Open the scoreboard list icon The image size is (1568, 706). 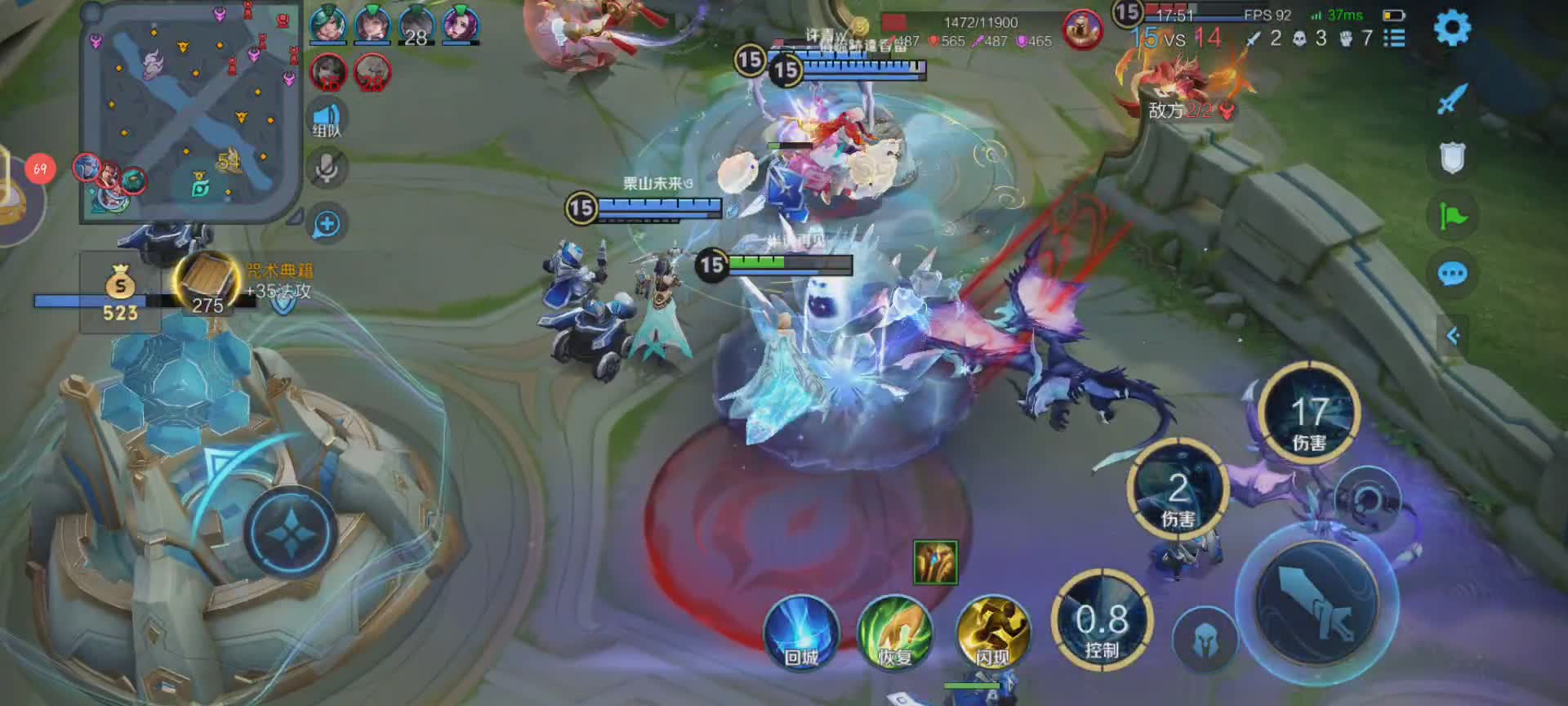tap(1395, 38)
